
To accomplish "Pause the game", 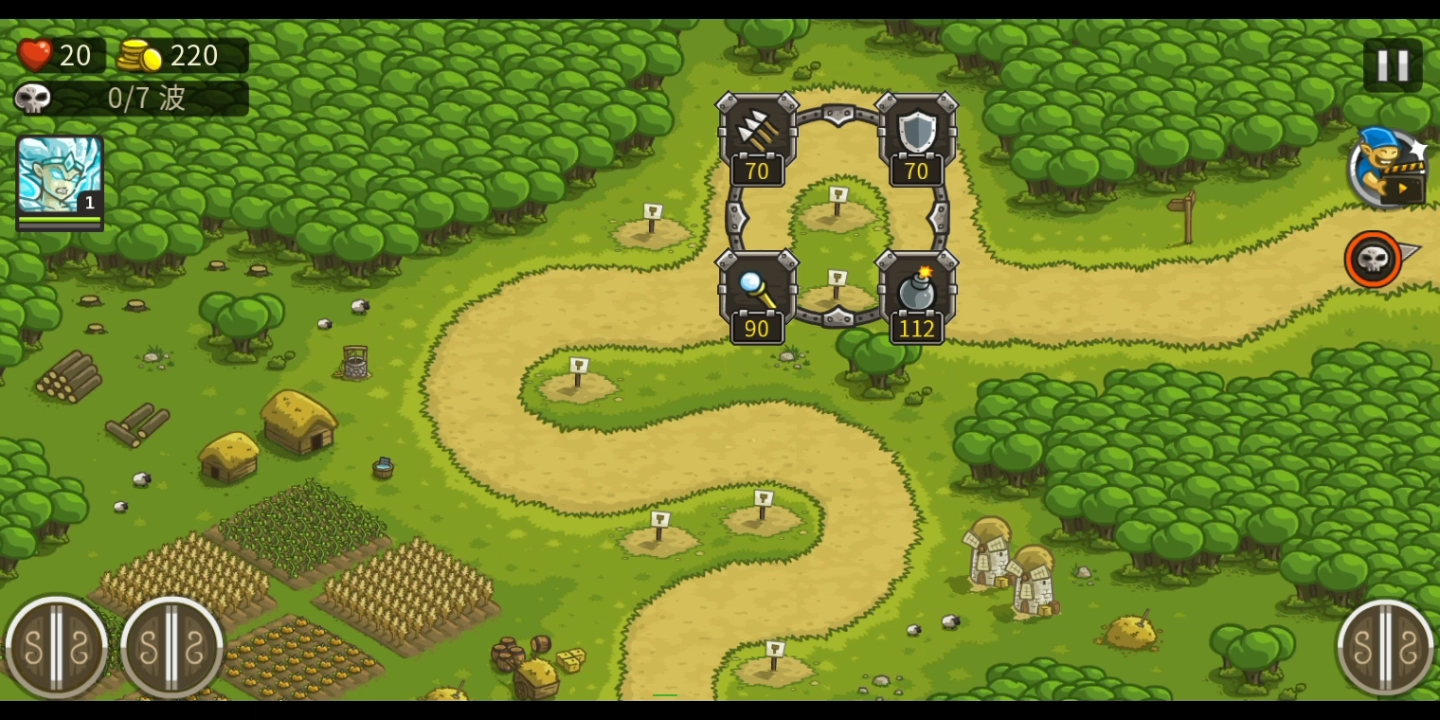I will (1392, 66).
